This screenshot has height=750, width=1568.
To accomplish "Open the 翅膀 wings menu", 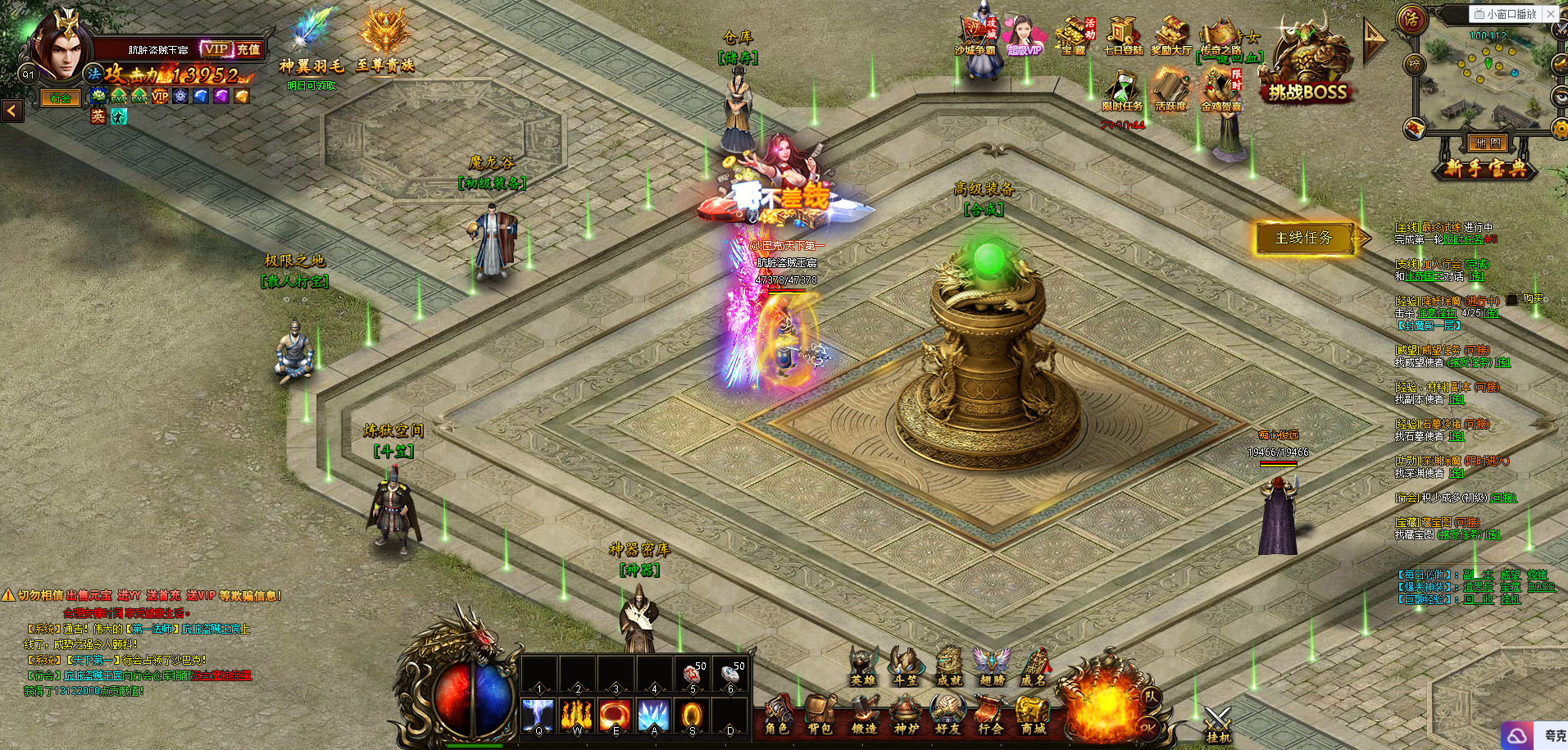I will [x=991, y=666].
